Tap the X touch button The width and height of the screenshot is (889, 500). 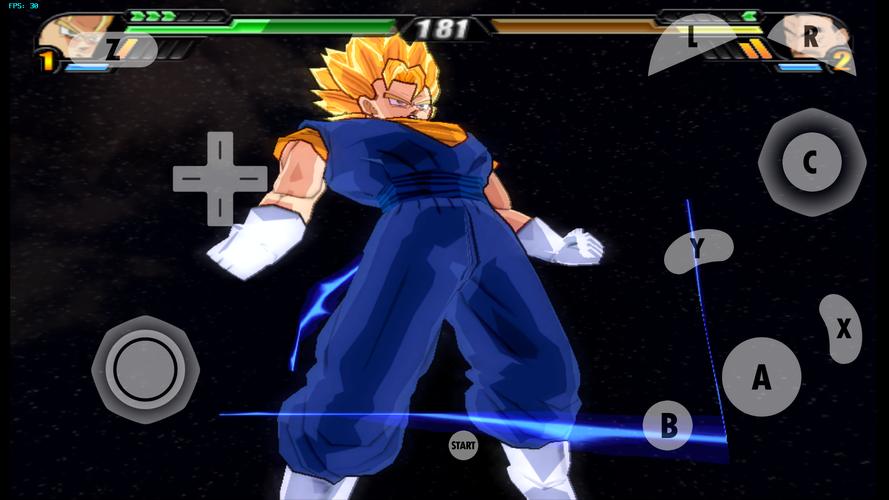(x=842, y=328)
